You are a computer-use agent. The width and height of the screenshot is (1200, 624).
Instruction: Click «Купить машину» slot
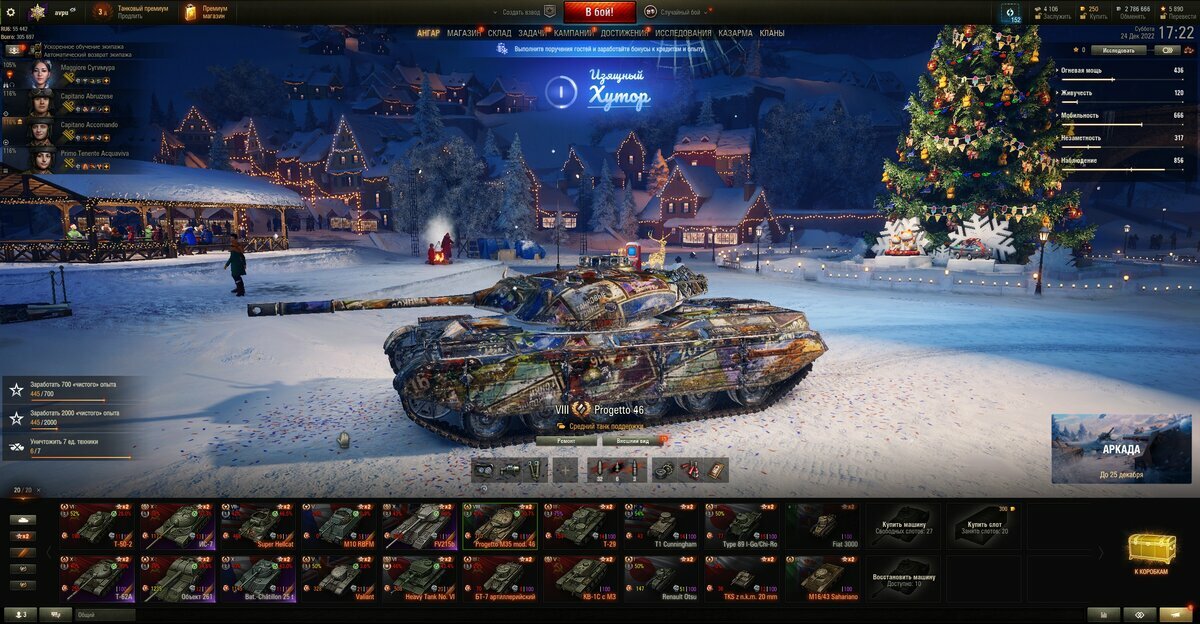[905, 525]
